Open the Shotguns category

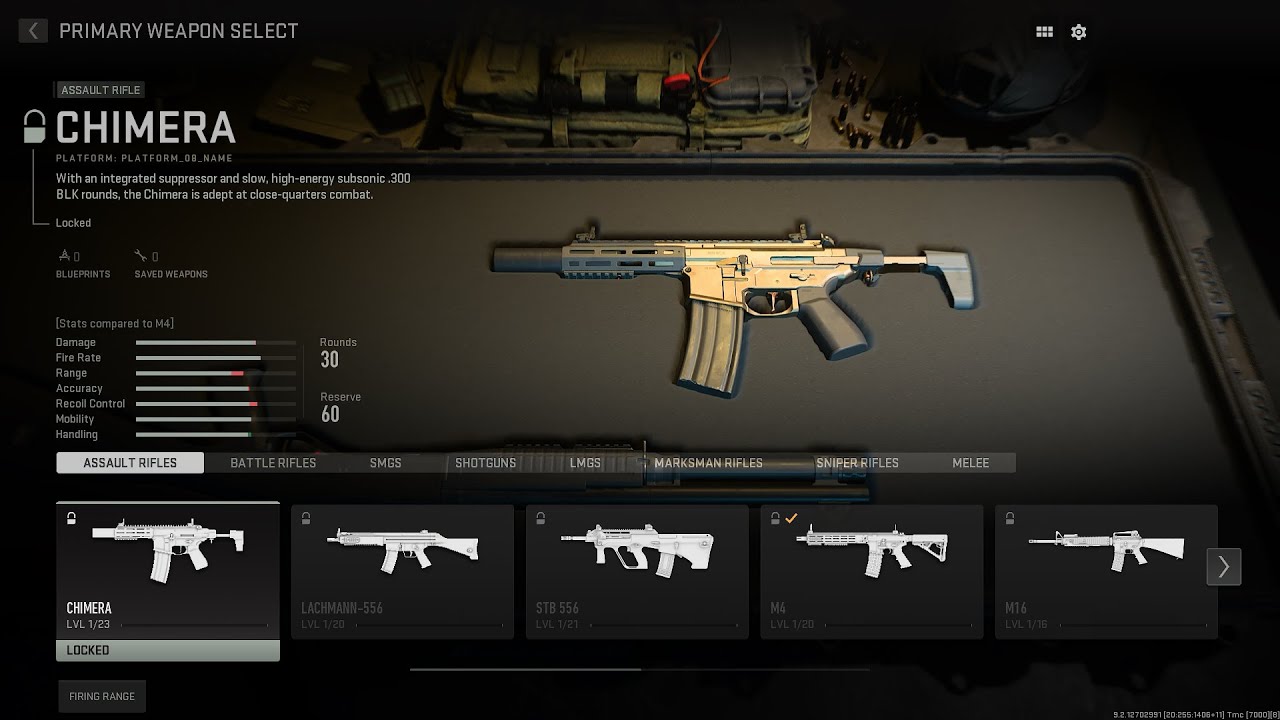click(x=485, y=463)
